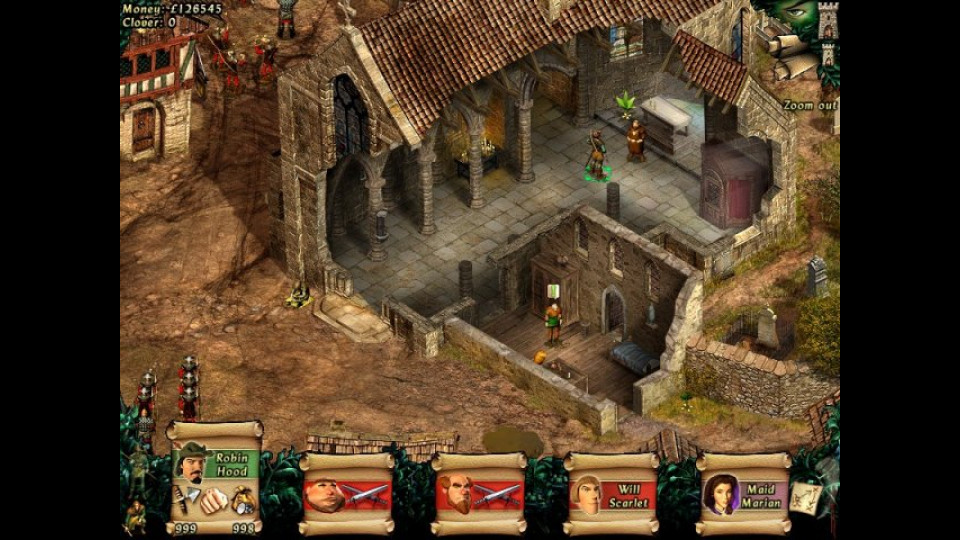Select Maid Marian's character scroll

pos(742,494)
